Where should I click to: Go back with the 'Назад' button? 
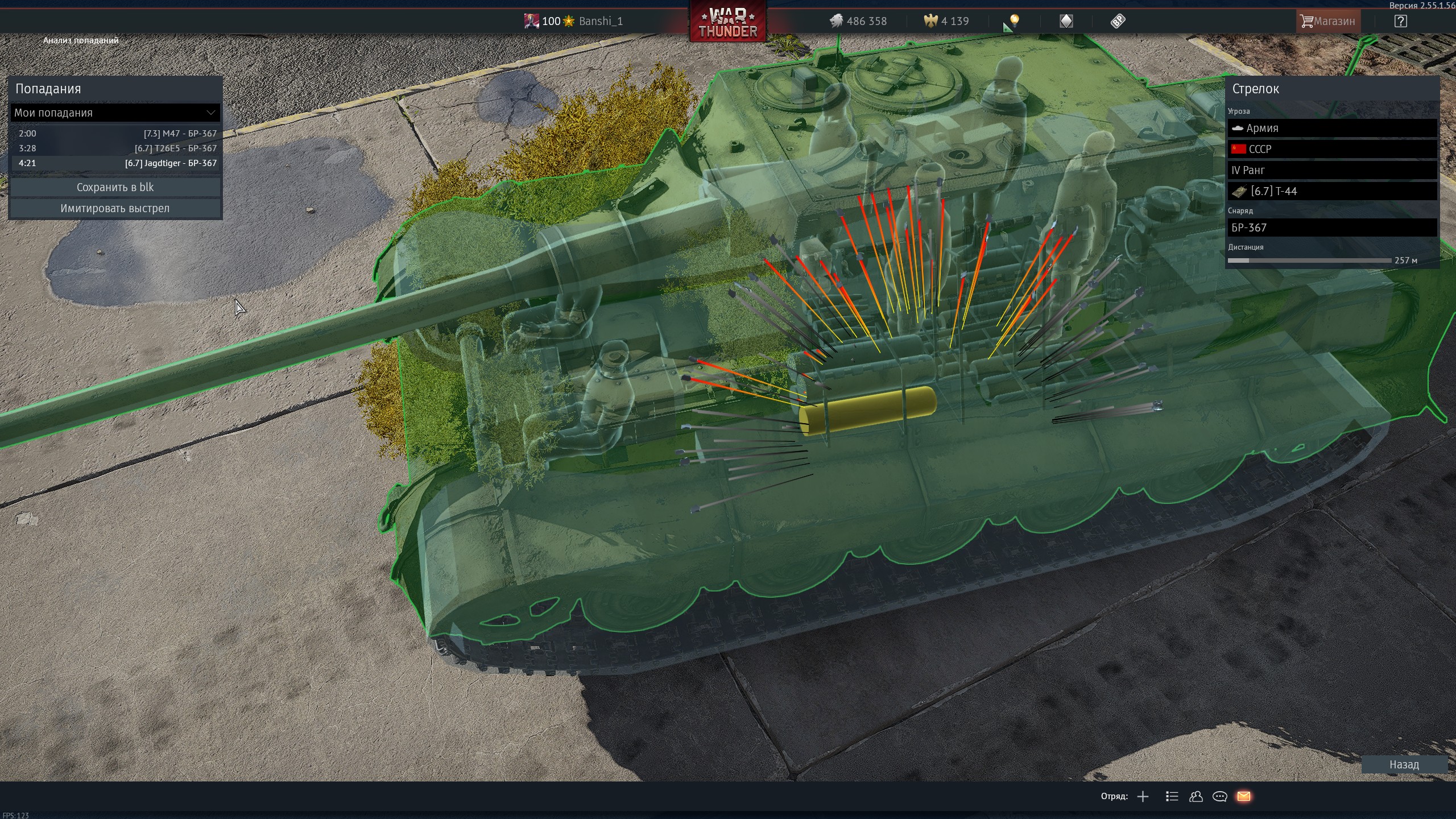point(1404,764)
